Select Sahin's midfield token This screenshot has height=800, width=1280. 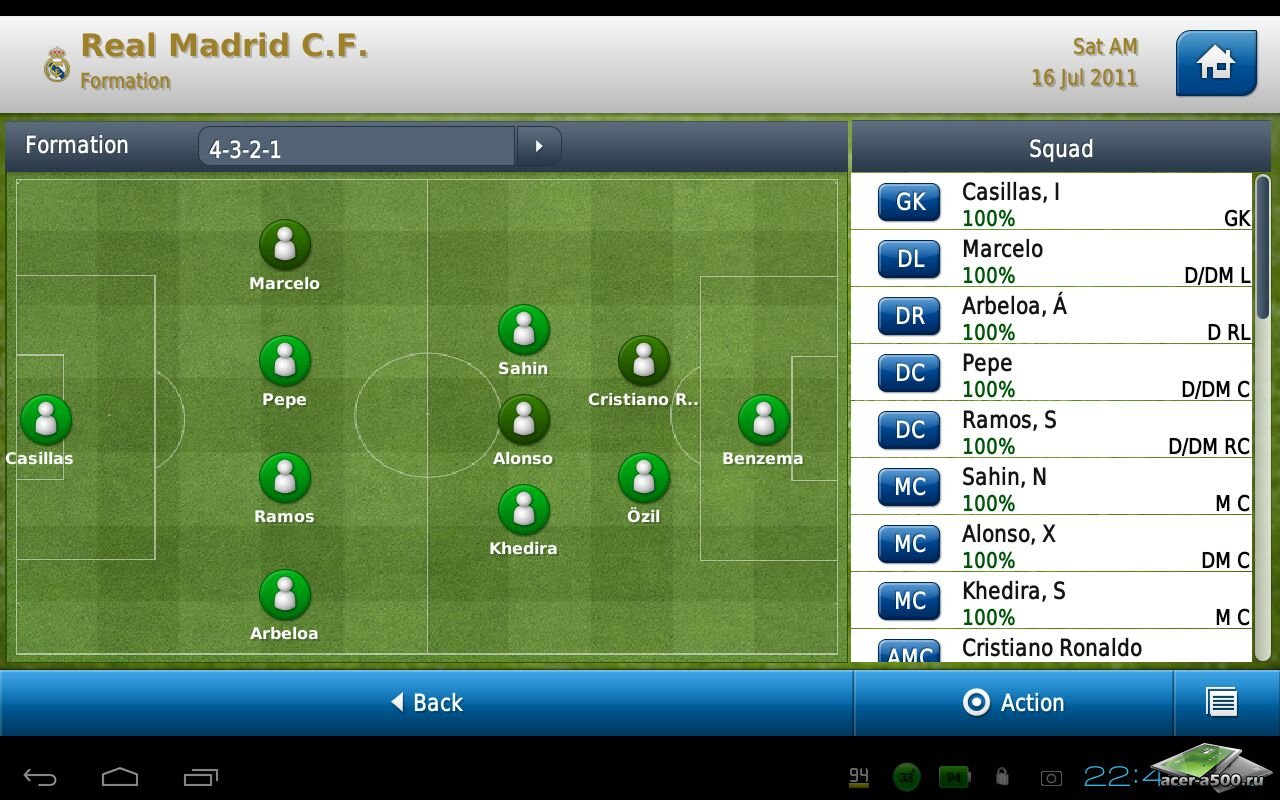[x=524, y=330]
